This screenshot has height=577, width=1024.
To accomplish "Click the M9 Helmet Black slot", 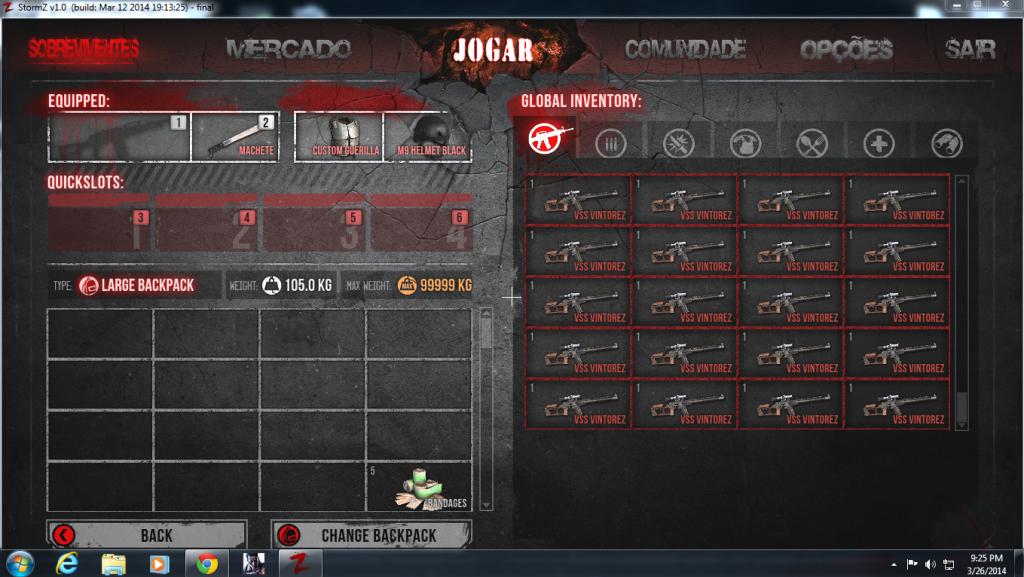I will tap(427, 137).
